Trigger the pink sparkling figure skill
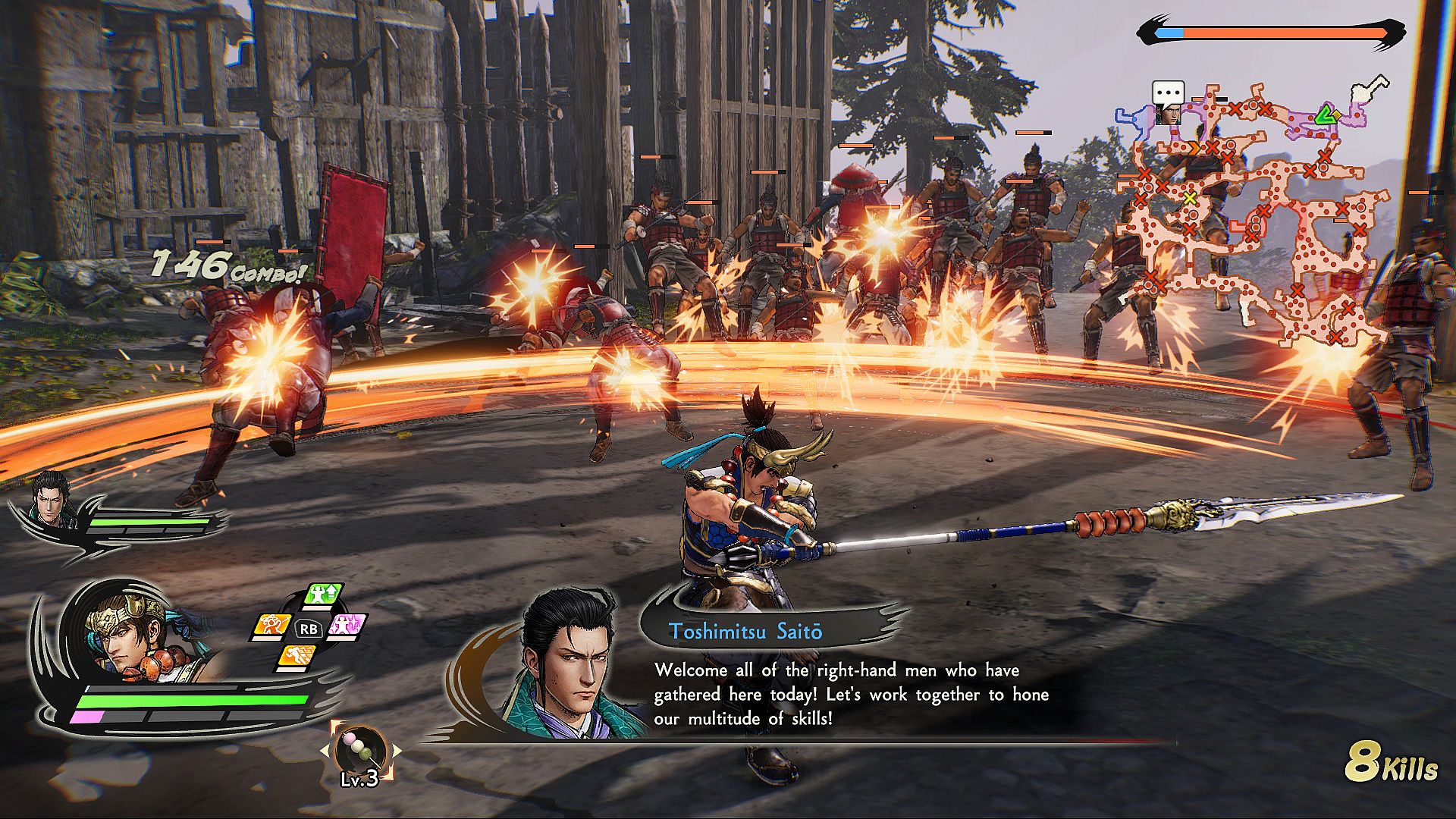Screen dimensions: 1456x819 347,626
